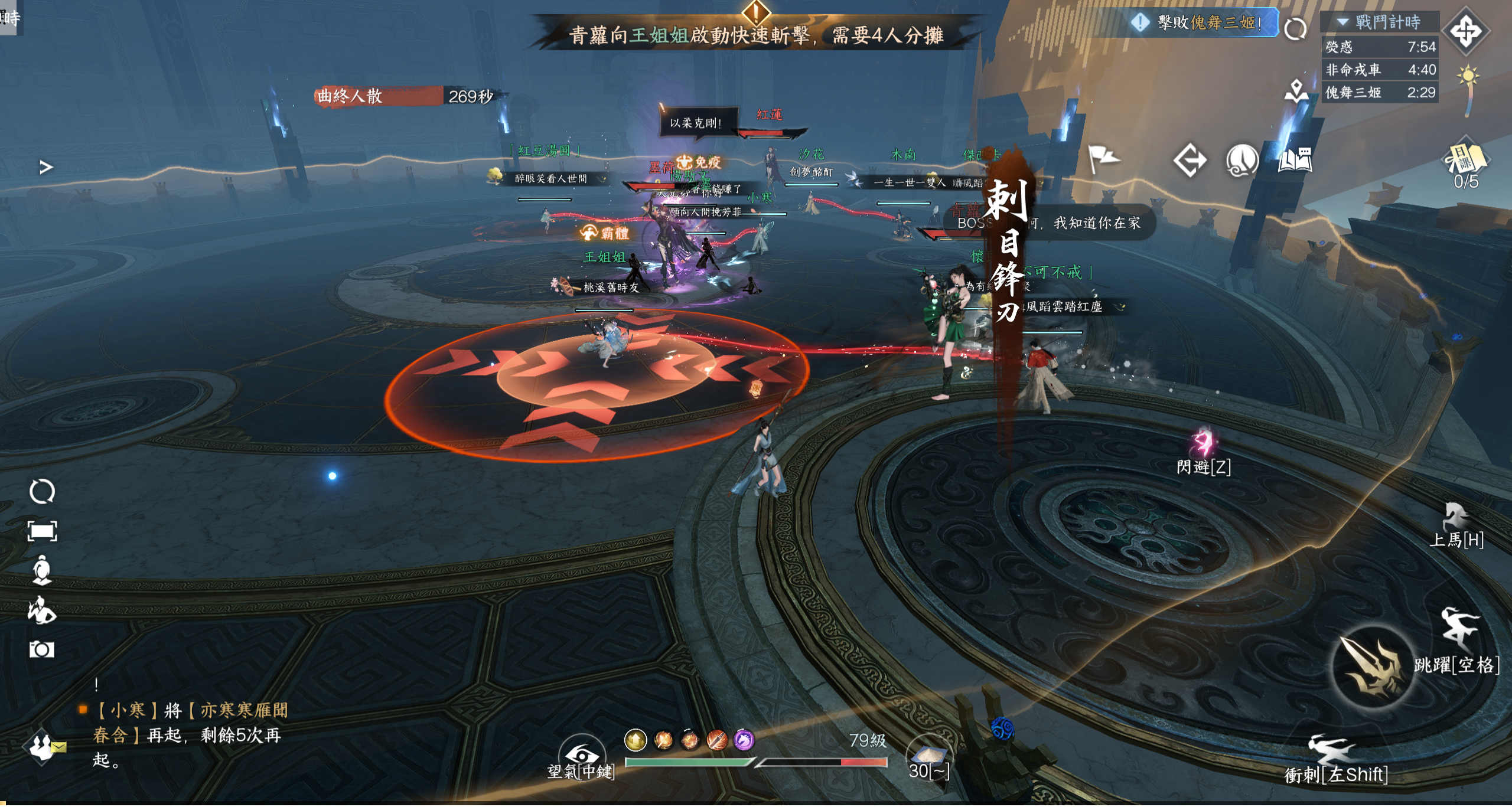The width and height of the screenshot is (1512, 807).
Task: Collapse the 戰鬥計時 battle timer panel
Action: (x=1343, y=22)
